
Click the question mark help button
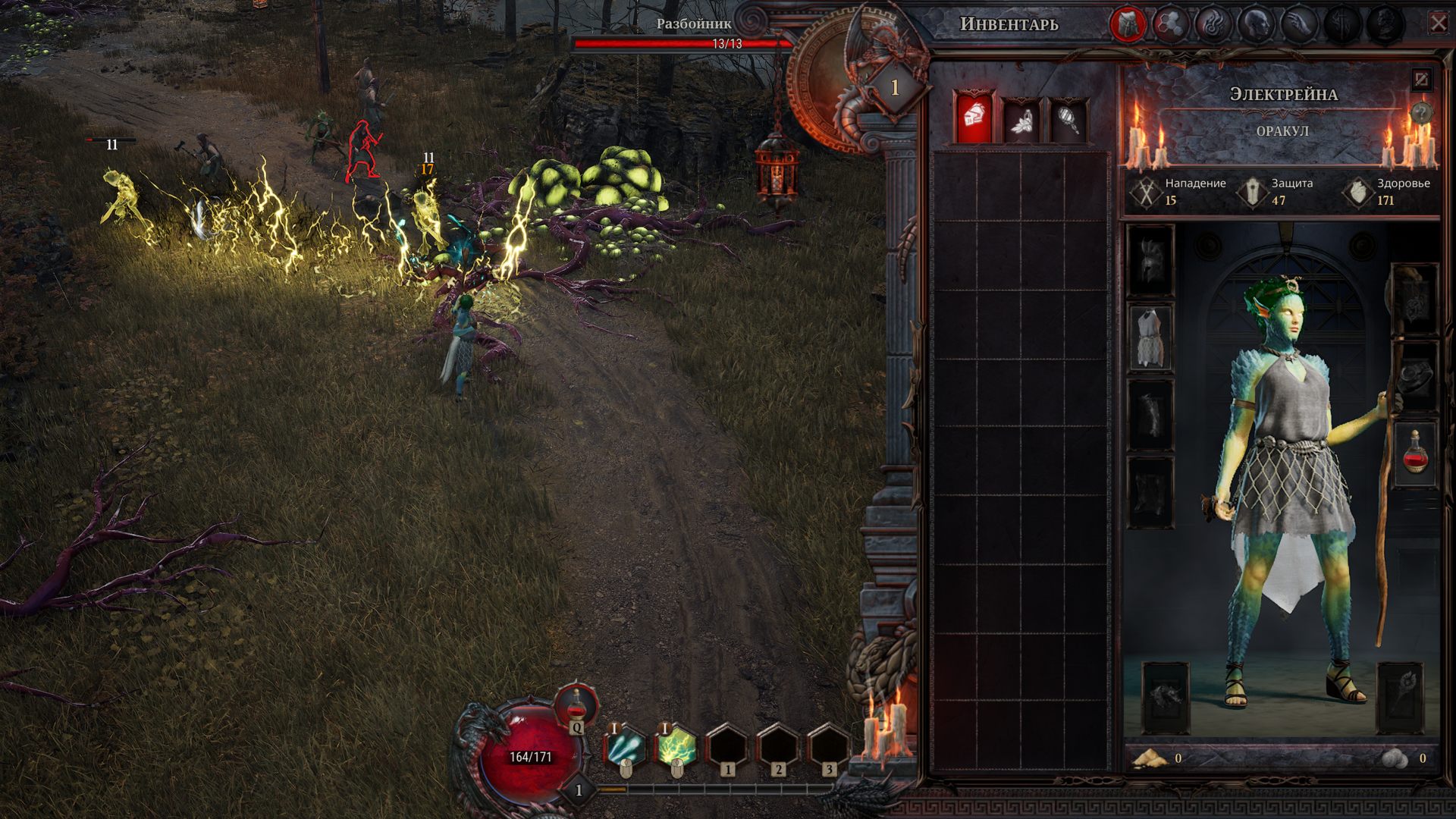click(1422, 114)
